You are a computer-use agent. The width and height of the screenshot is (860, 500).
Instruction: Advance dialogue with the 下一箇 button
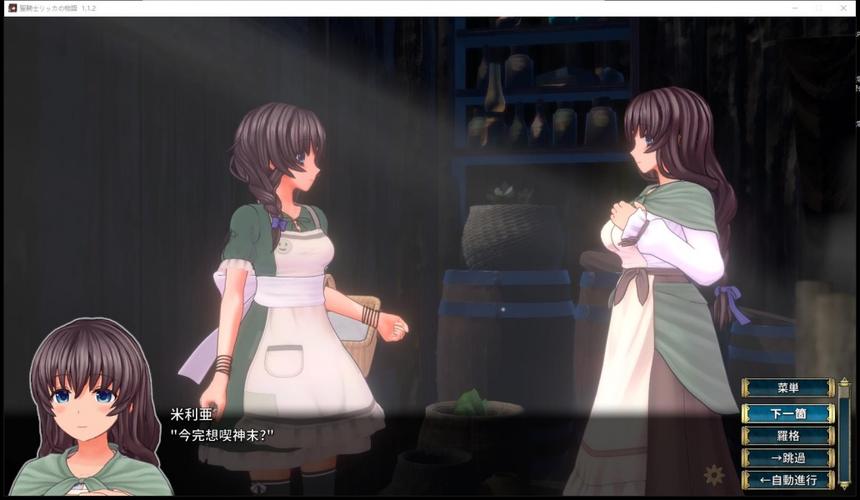(x=788, y=412)
